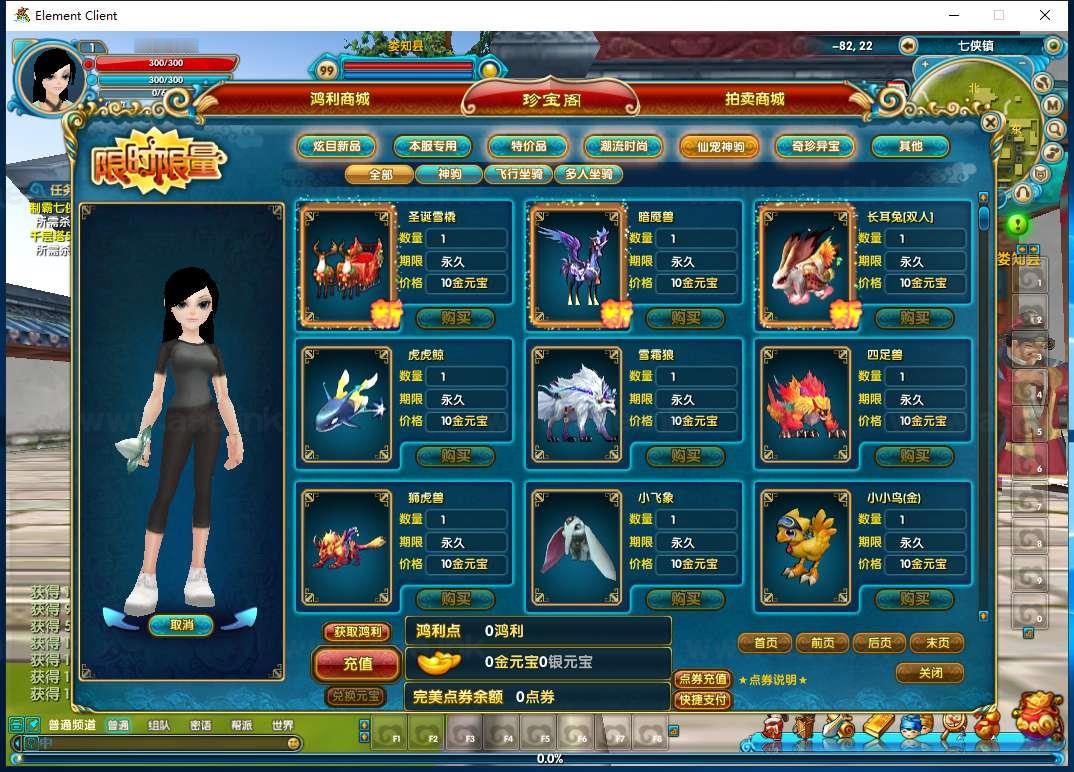
Task: Jump to 末页 last page
Action: tap(937, 643)
